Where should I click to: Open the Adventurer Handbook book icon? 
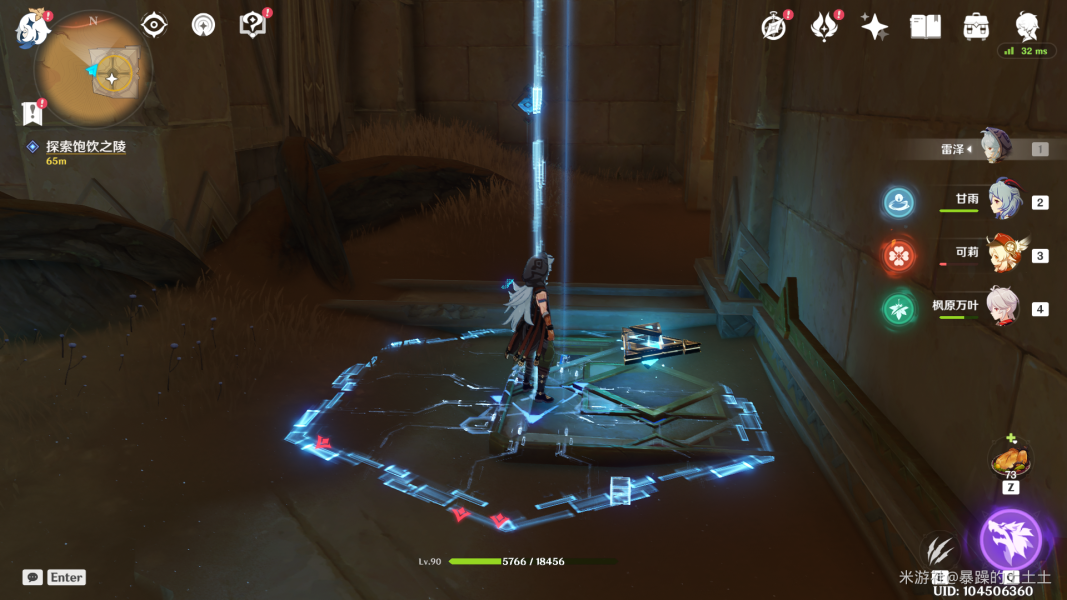pos(925,27)
